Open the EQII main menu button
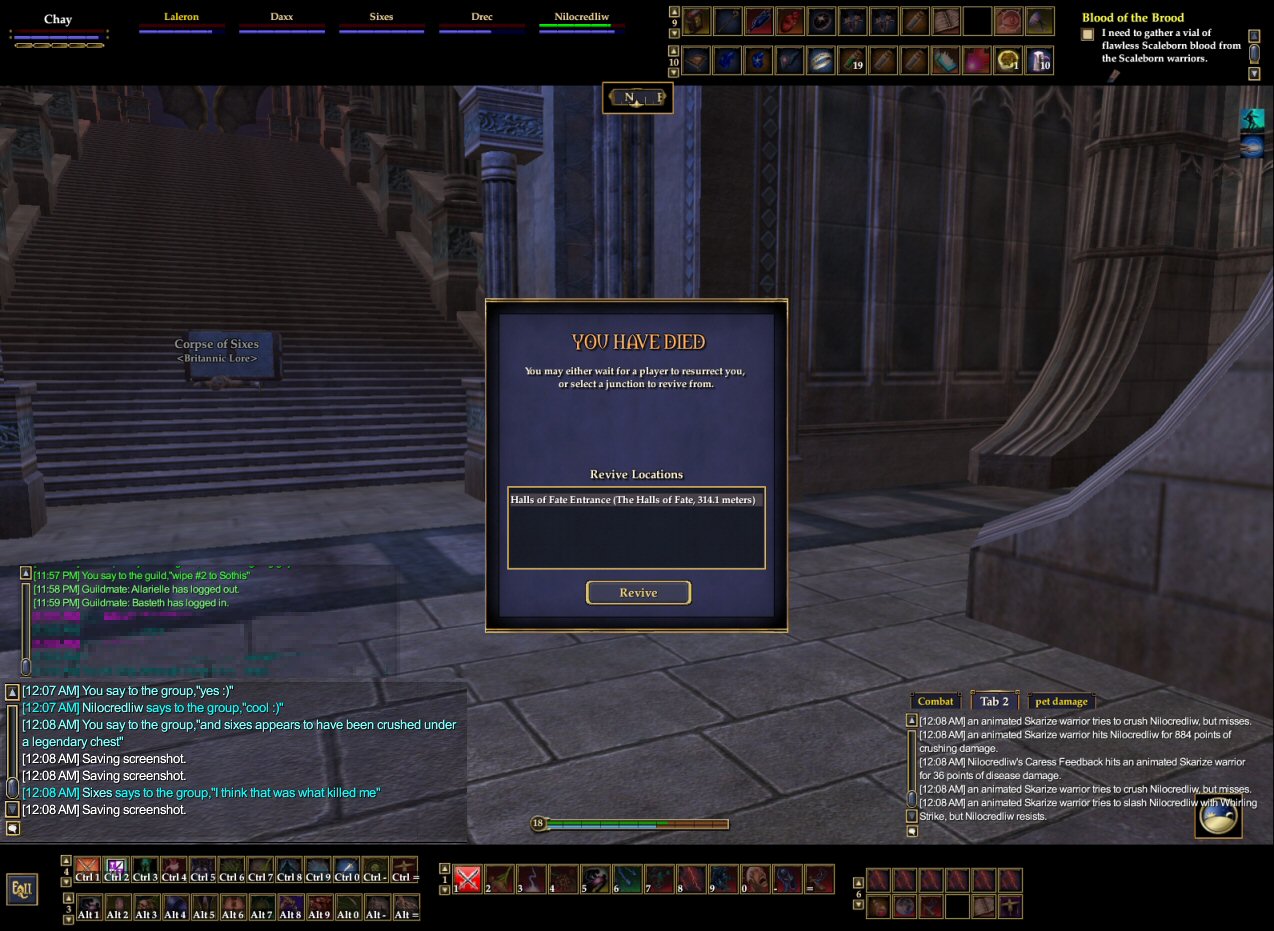Viewport: 1274px width, 931px height. (x=20, y=888)
